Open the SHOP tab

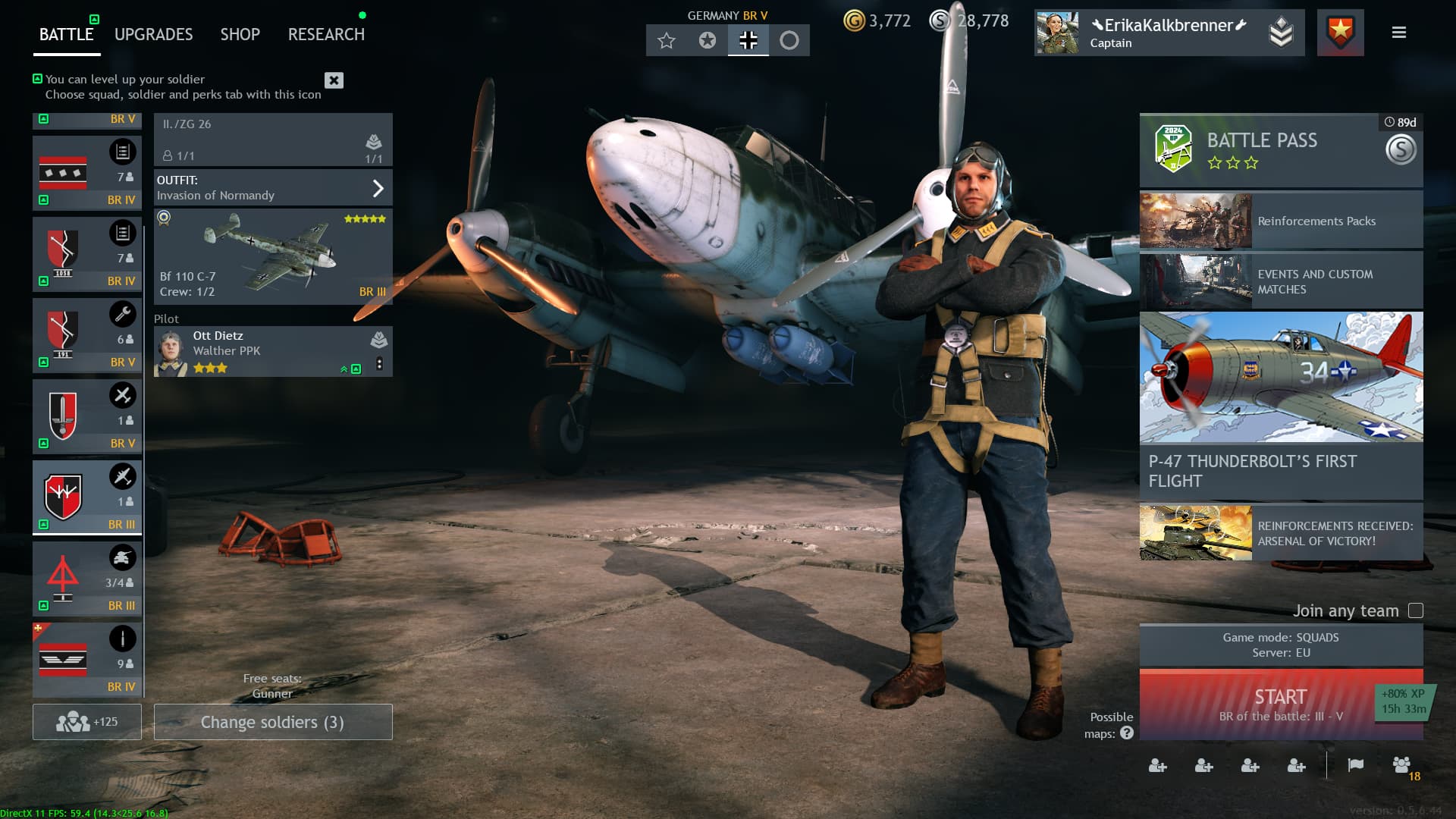coord(240,34)
